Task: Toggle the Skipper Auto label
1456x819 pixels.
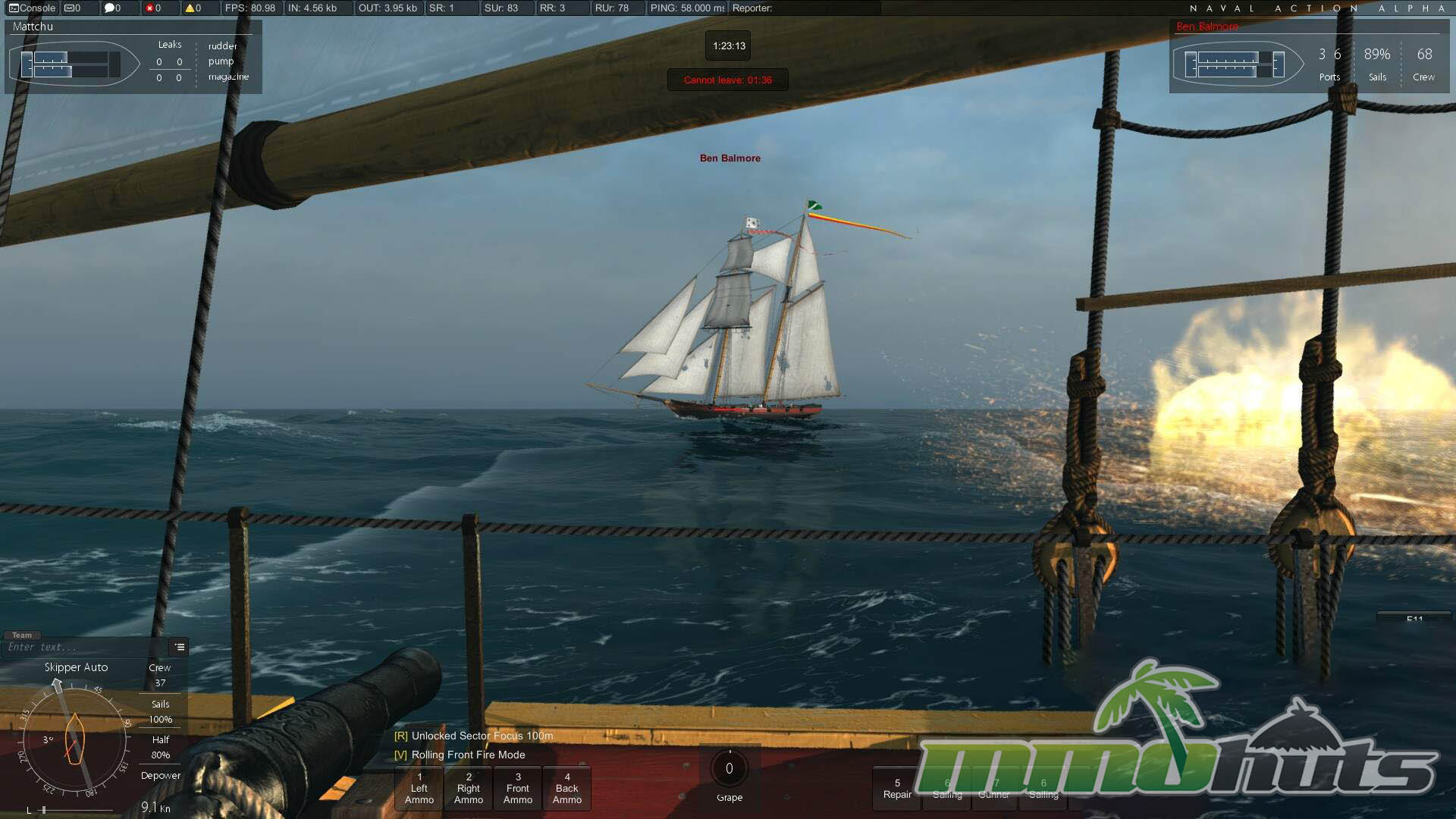Action: 76,667
